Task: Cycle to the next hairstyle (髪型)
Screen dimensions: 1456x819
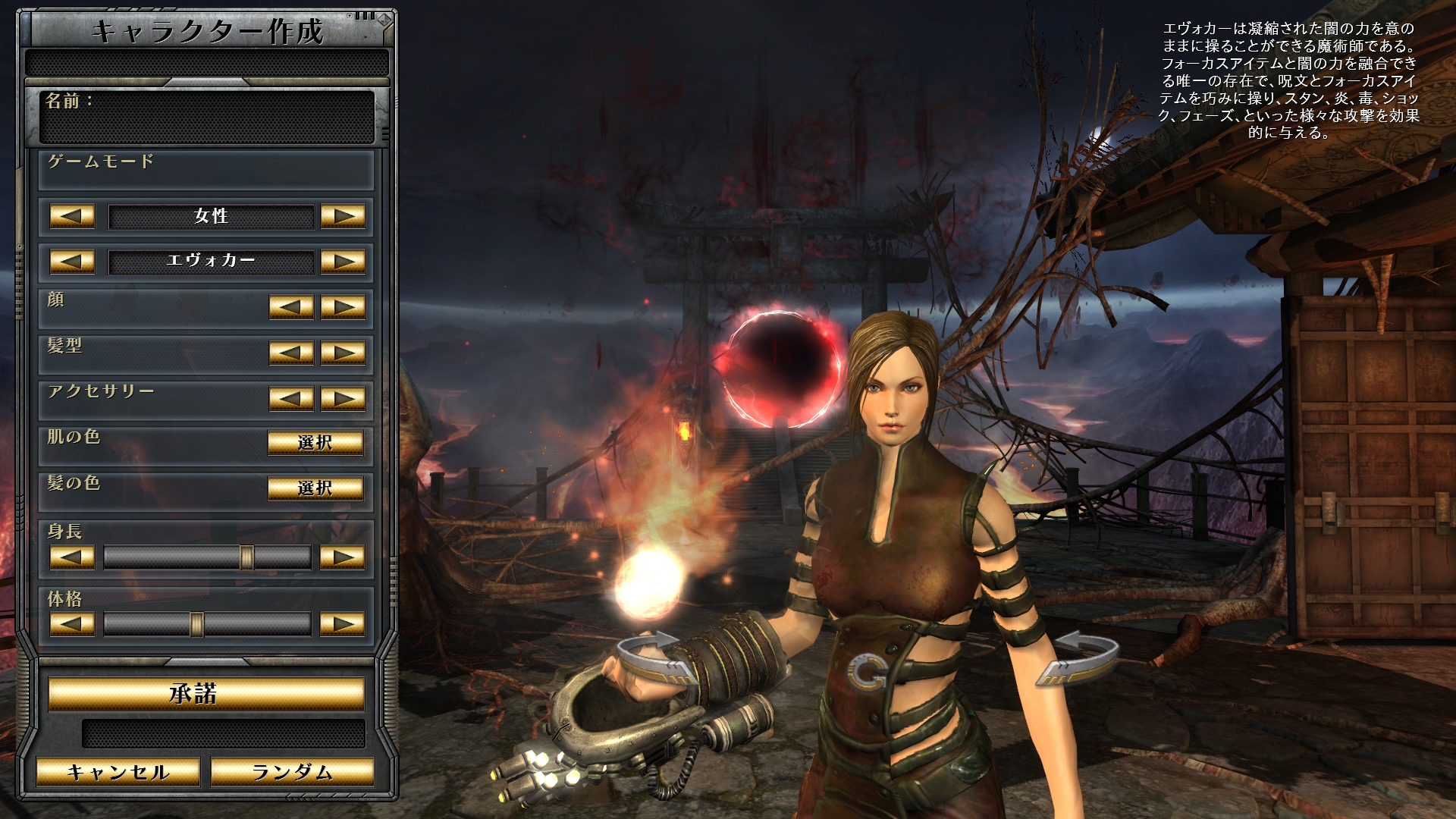Action: 343,353
